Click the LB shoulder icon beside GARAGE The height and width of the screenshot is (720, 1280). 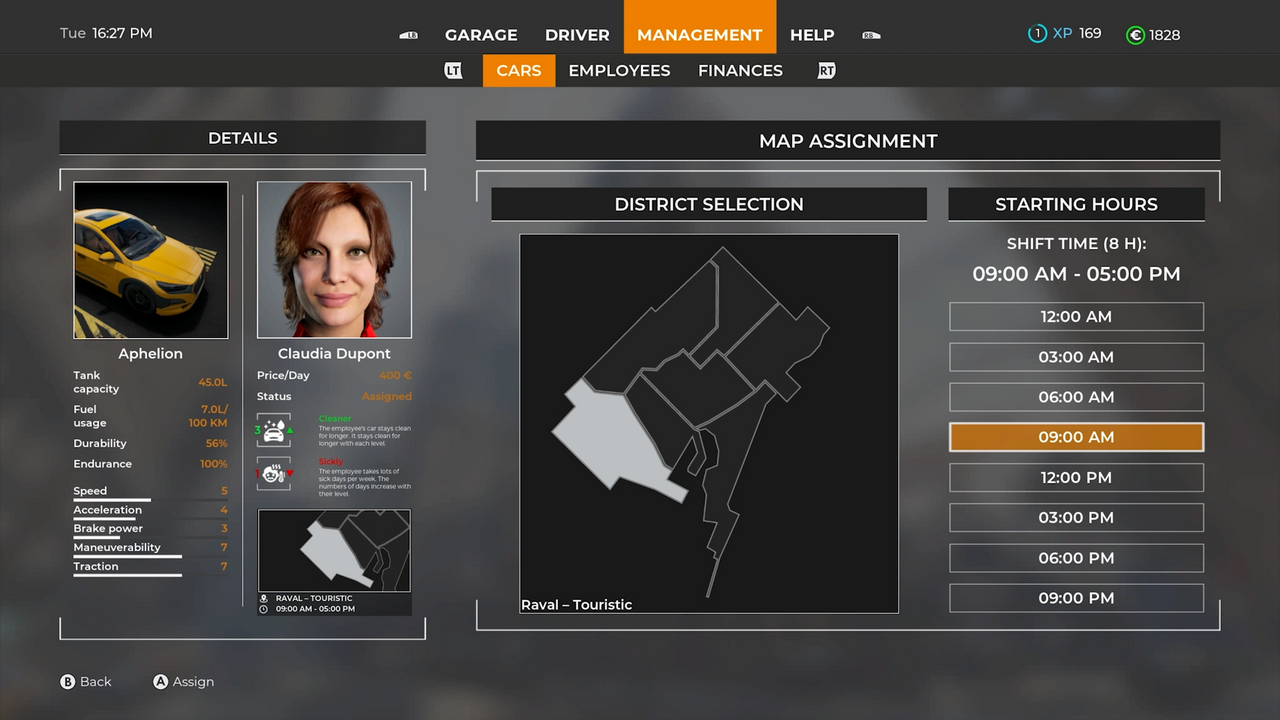pos(408,34)
